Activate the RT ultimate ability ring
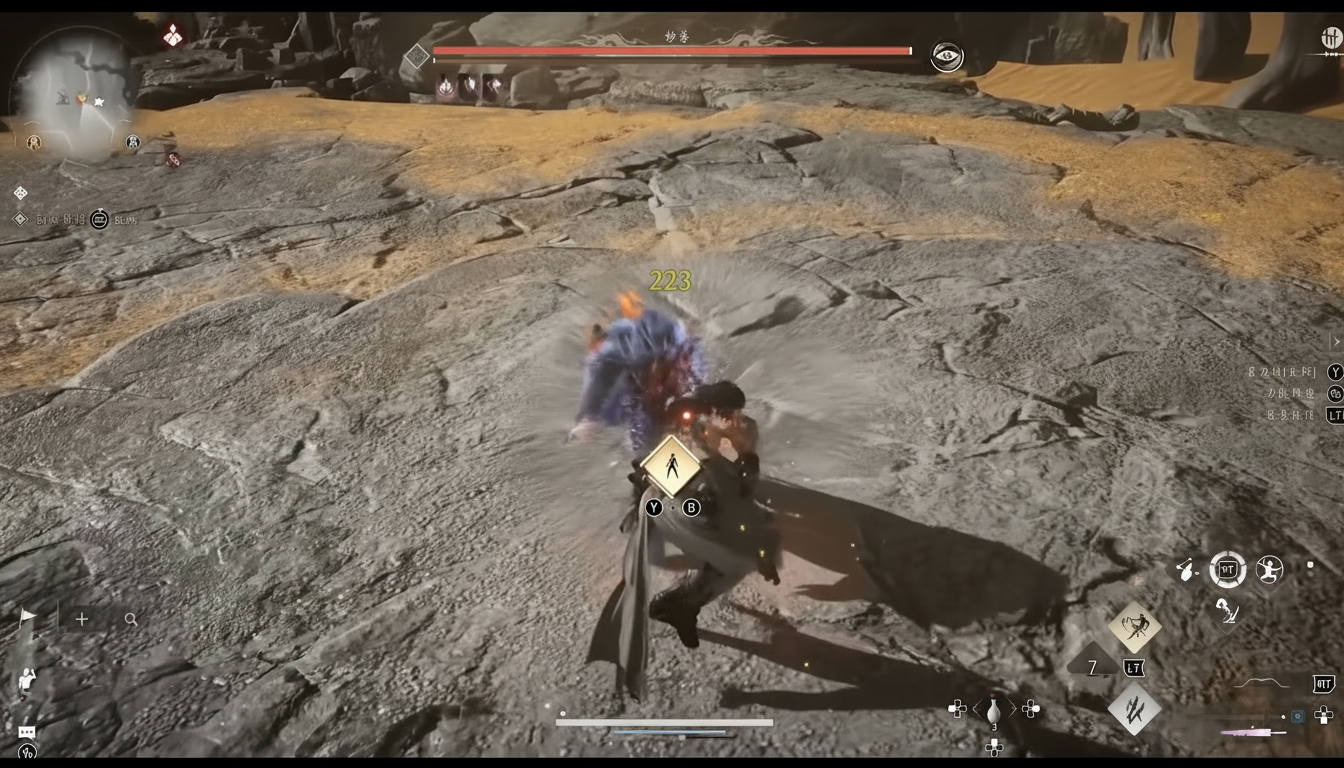 (x=1228, y=571)
